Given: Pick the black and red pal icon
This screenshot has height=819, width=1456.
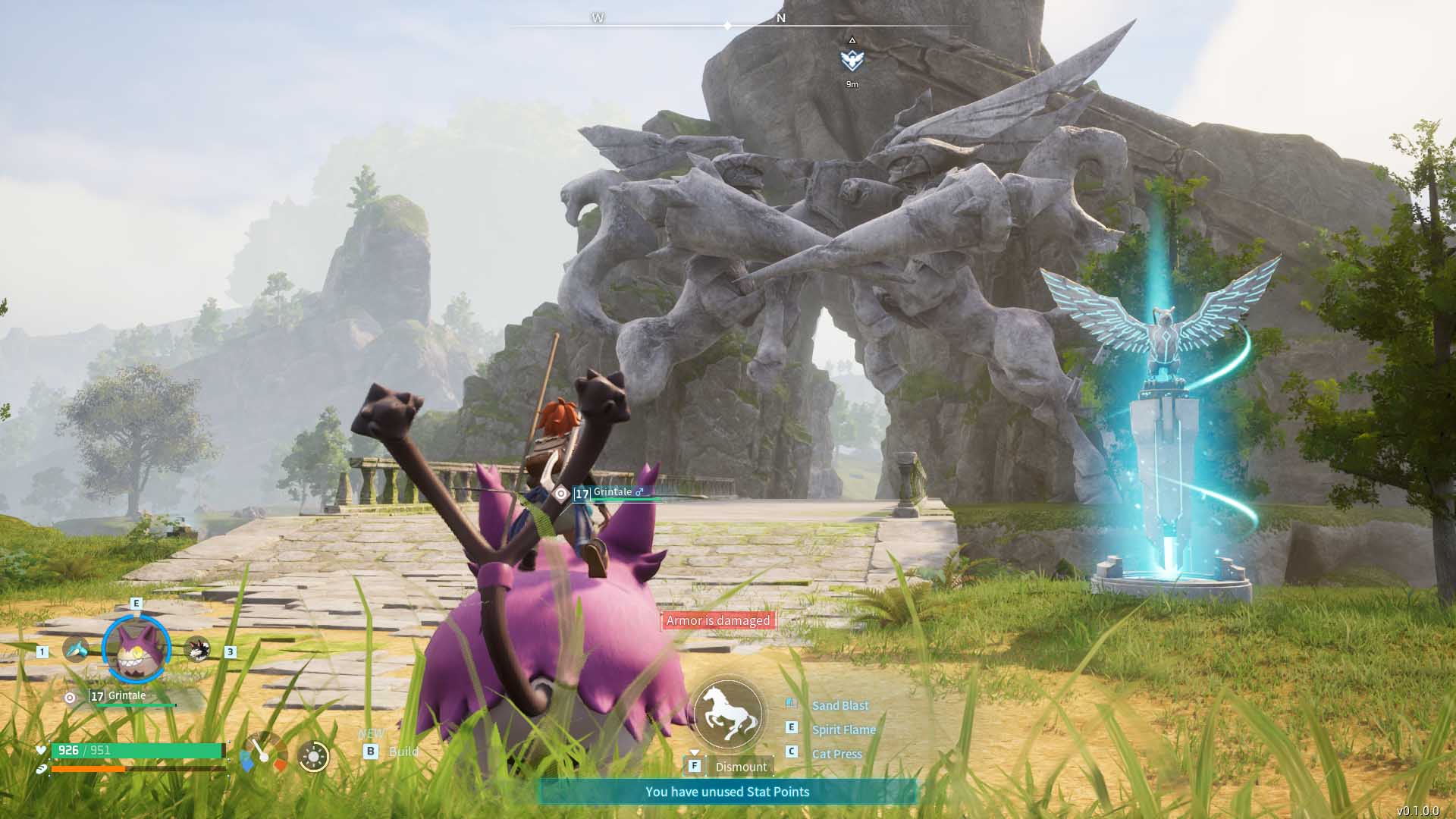Looking at the screenshot, I should pyautogui.click(x=197, y=649).
